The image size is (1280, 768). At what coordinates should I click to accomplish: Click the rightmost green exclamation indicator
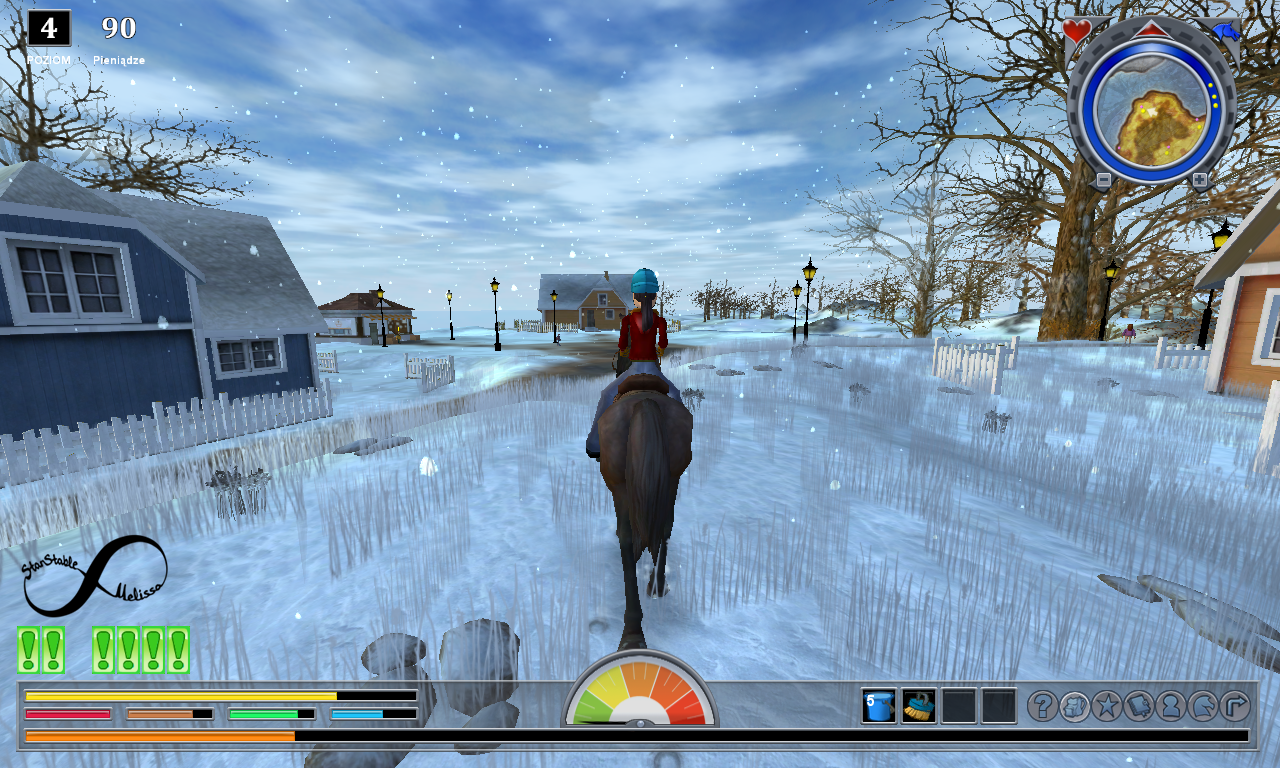point(177,647)
